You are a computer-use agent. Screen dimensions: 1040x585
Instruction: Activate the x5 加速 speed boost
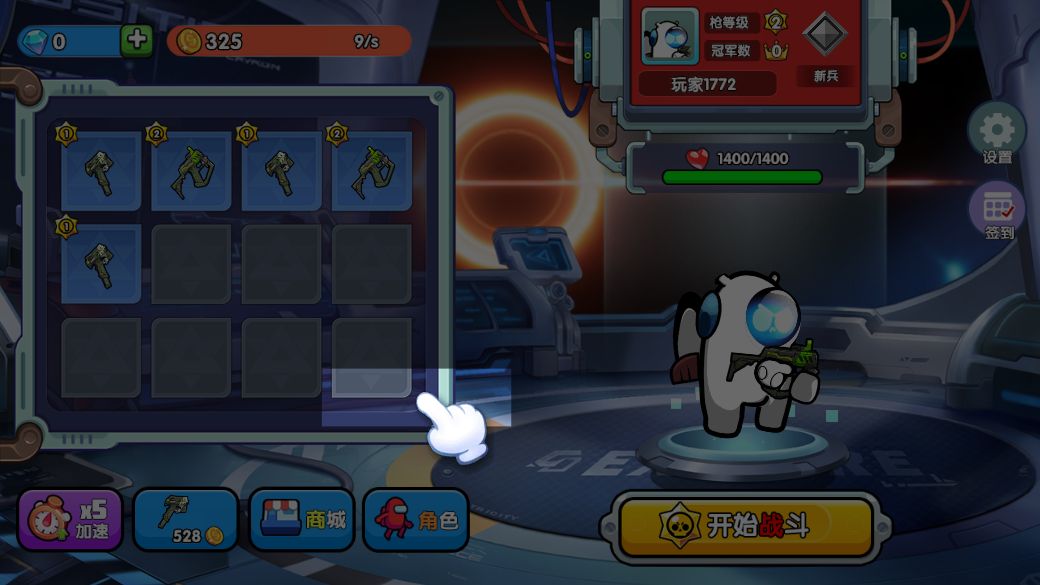(x=70, y=521)
